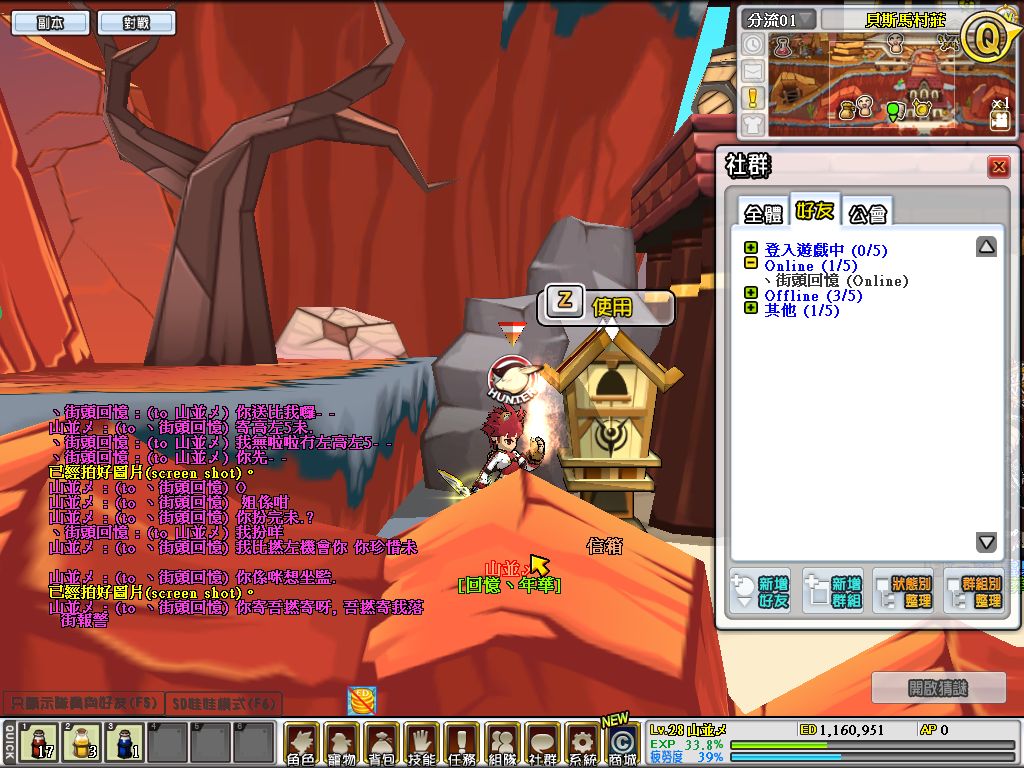
Task: Click the 新增群組 add group button
Action: [x=833, y=591]
